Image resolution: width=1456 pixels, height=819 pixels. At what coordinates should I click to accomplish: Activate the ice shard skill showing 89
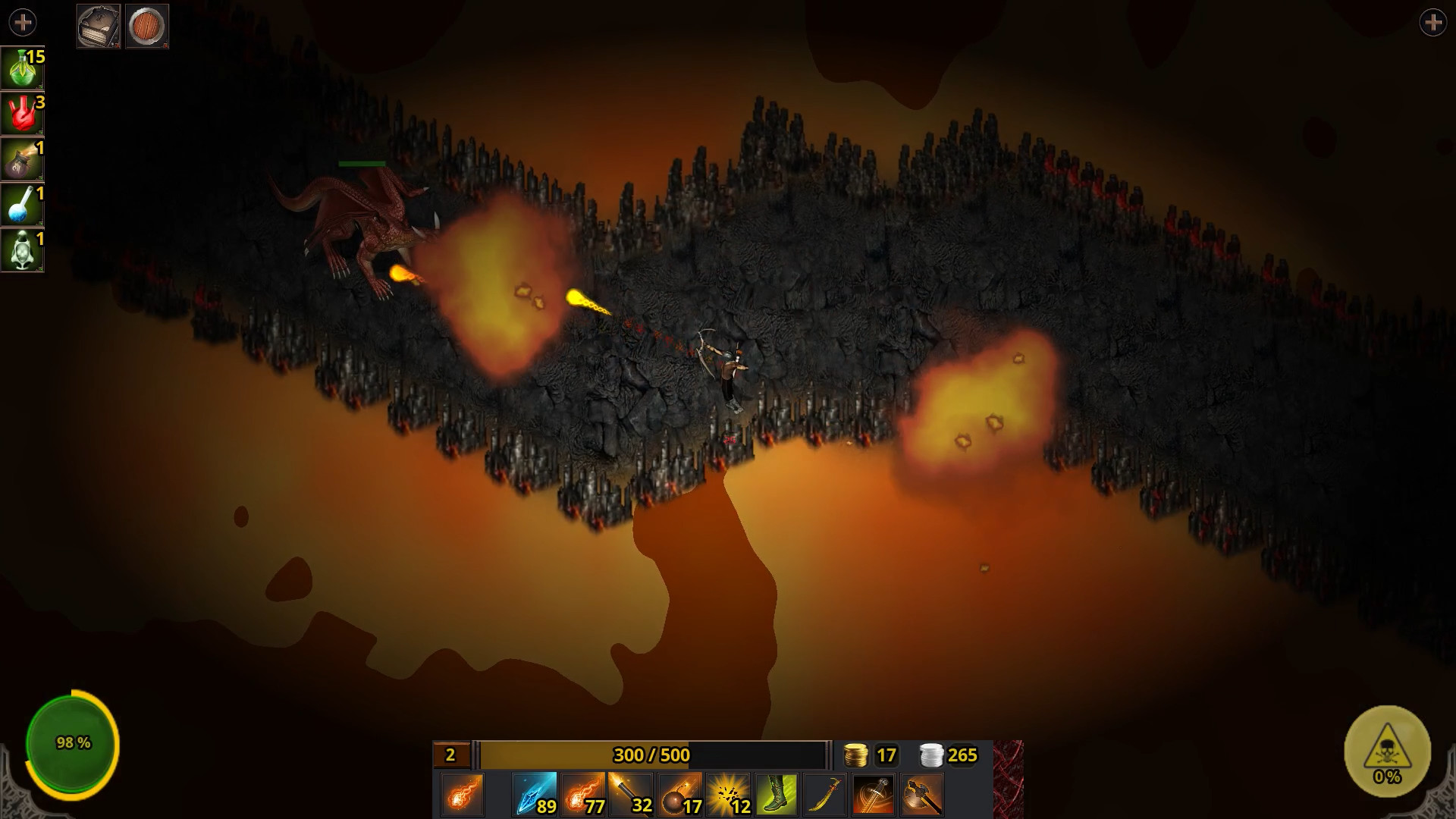(x=535, y=795)
